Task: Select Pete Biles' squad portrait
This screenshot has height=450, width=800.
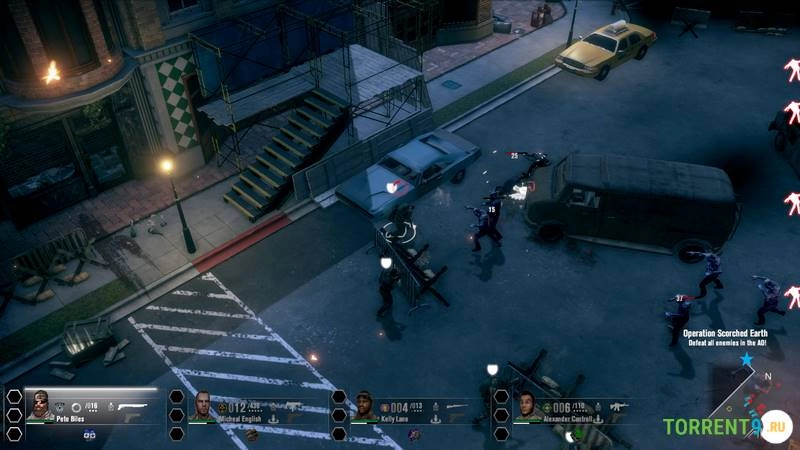Action: pyautogui.click(x=40, y=405)
